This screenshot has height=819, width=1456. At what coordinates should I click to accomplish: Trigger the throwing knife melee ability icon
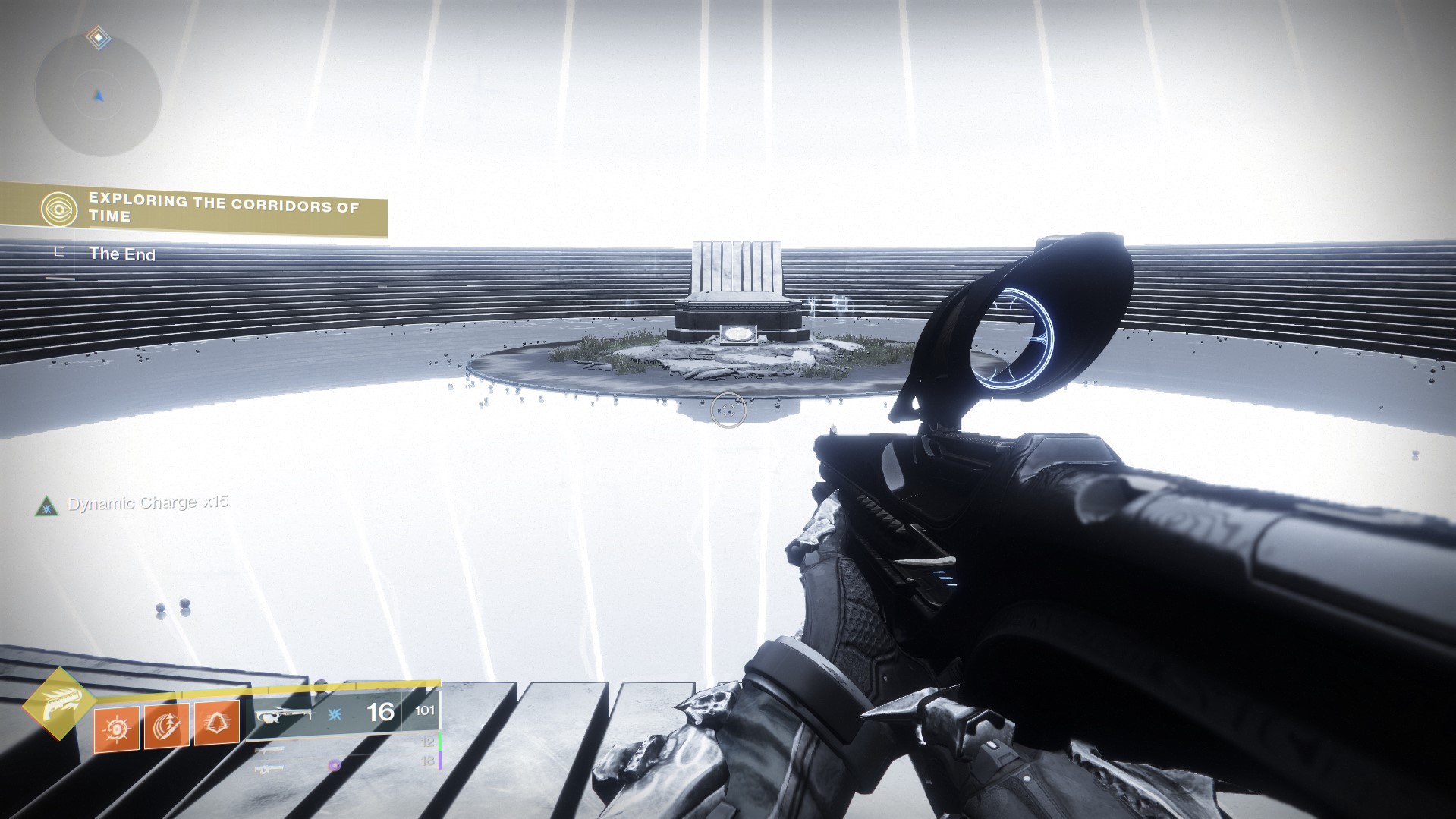pyautogui.click(x=166, y=726)
